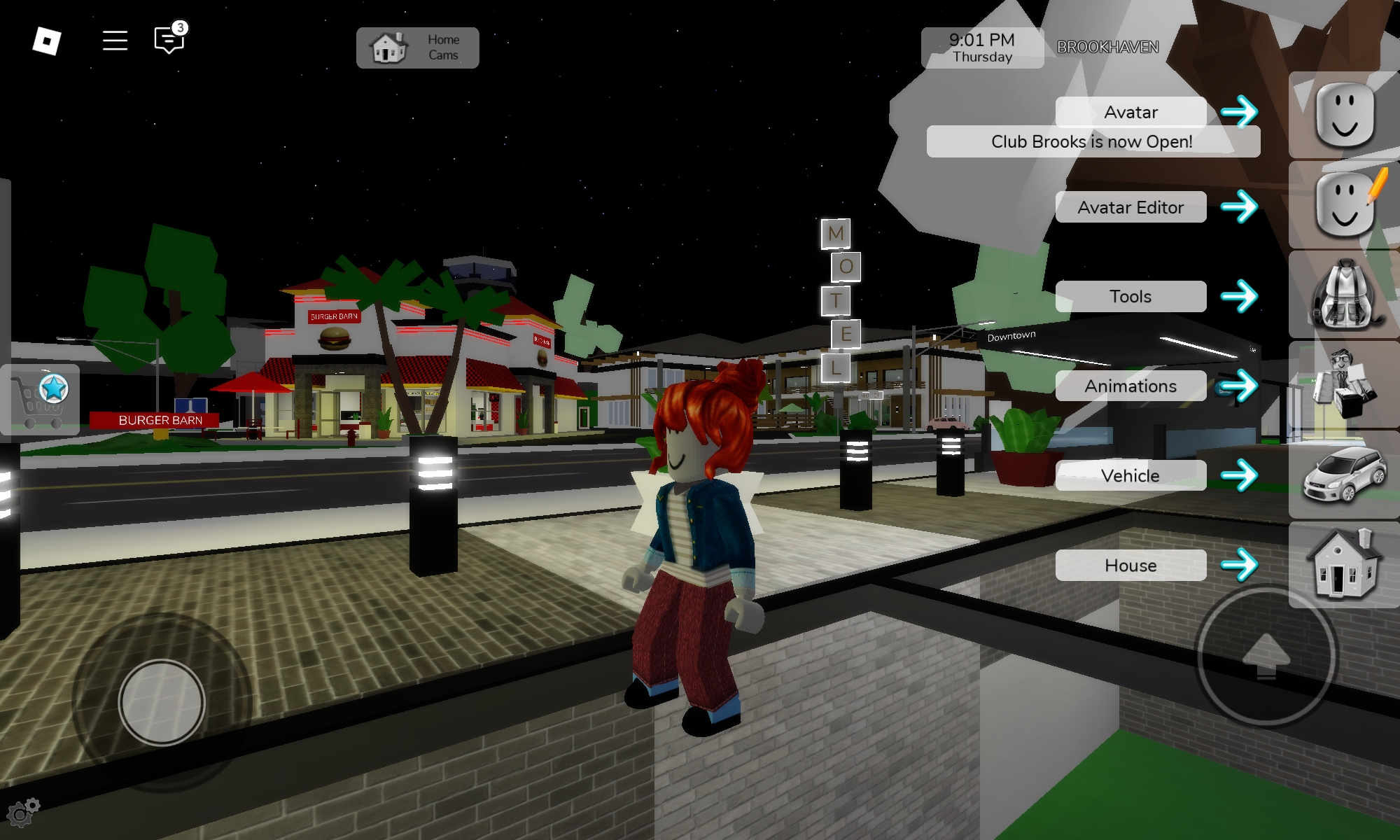Click the Animations menu entry
The image size is (1400, 840).
point(1130,386)
